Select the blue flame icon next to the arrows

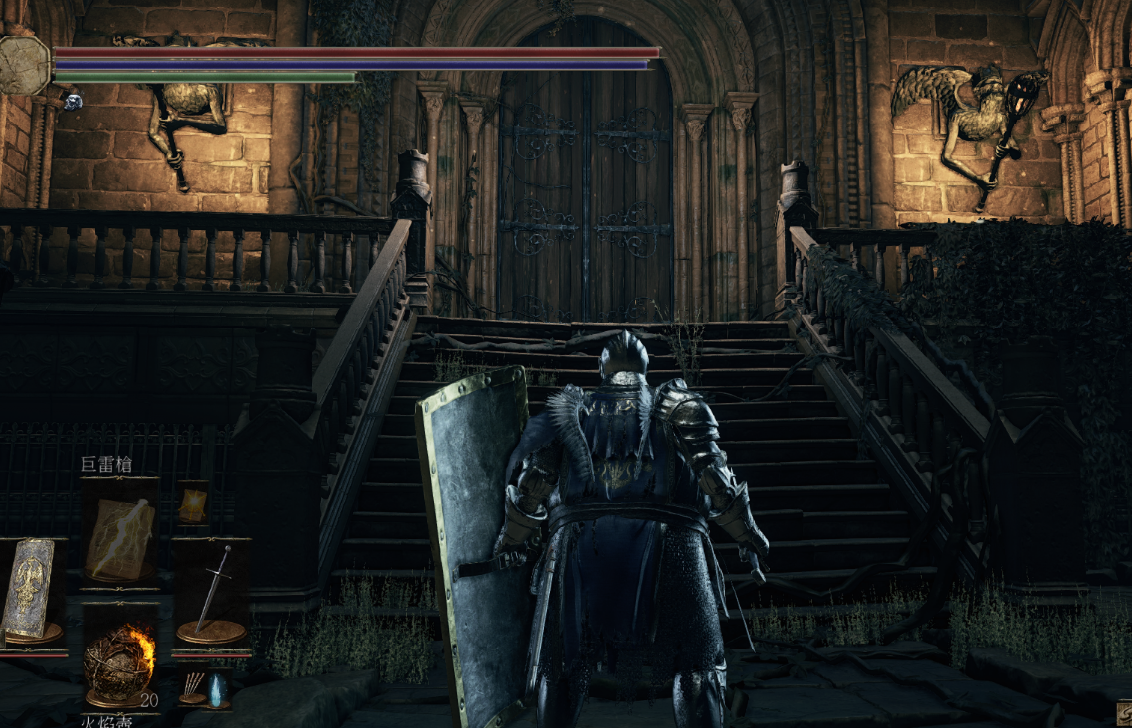click(x=215, y=688)
